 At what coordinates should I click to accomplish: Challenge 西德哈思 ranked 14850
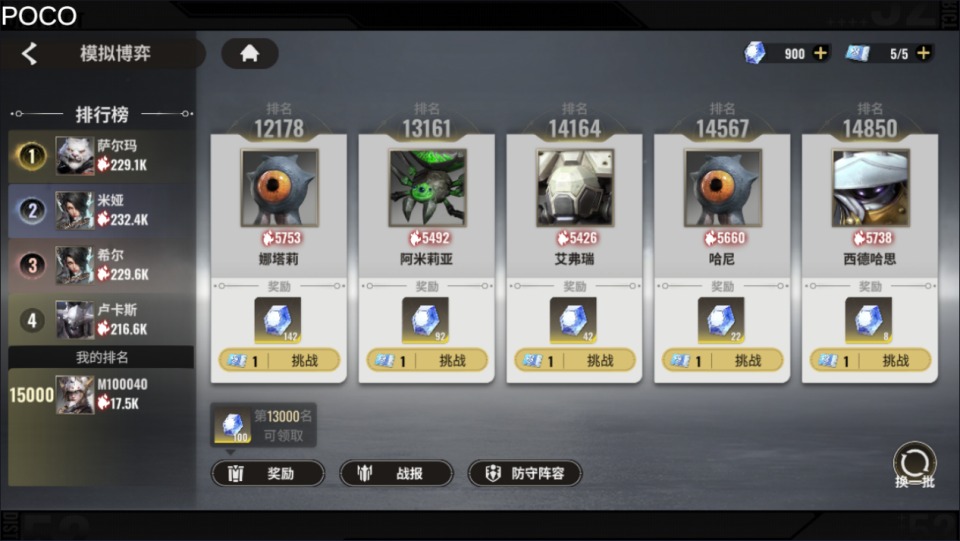pos(870,360)
